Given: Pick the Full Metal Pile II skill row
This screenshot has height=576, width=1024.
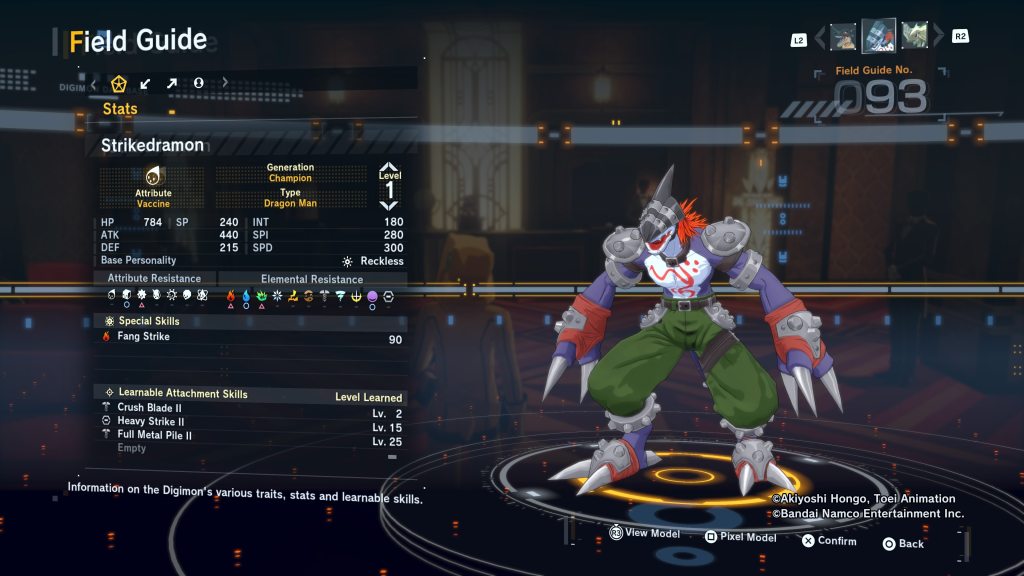Looking at the screenshot, I should pos(250,436).
